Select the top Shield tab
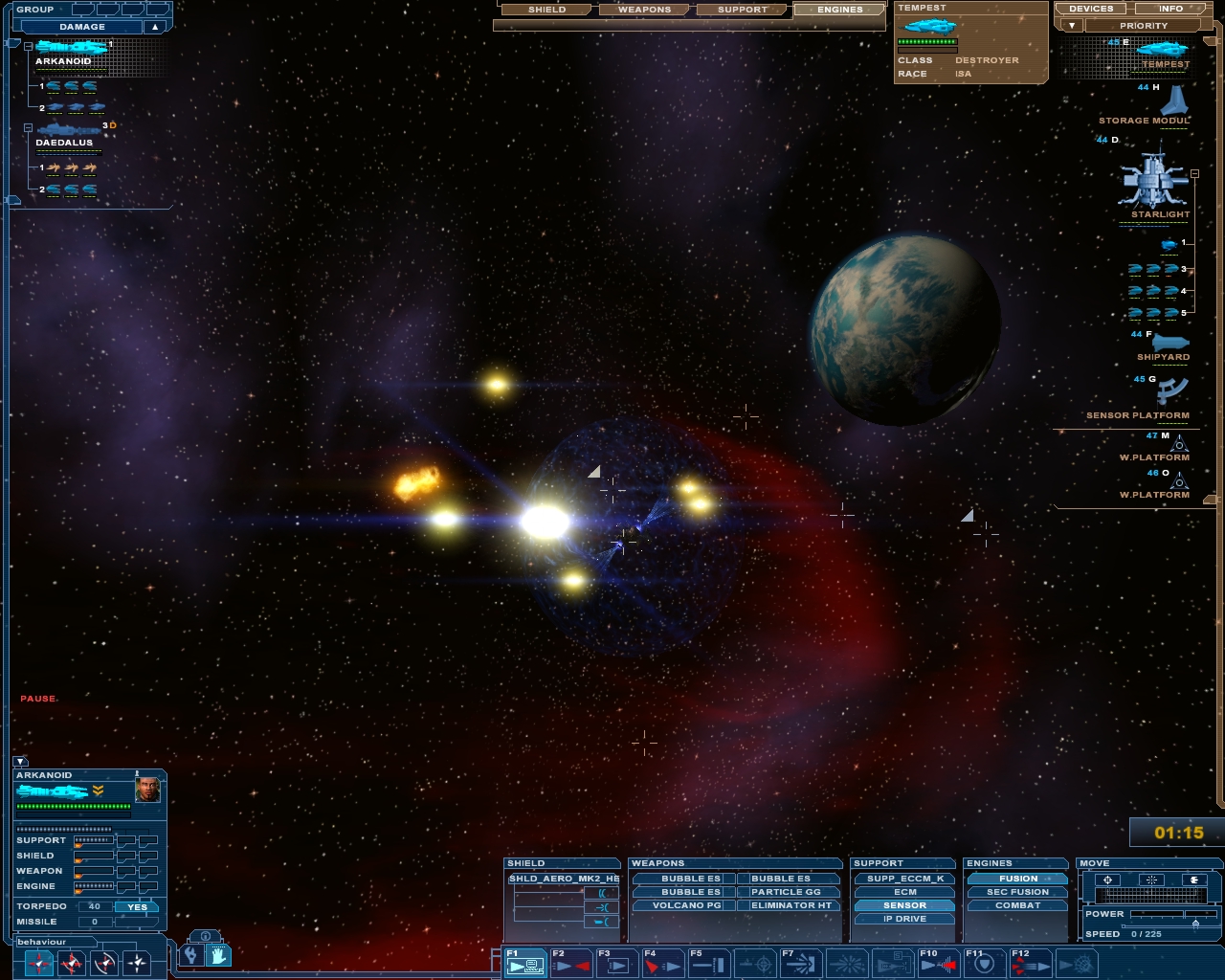The image size is (1225, 980). click(x=547, y=10)
